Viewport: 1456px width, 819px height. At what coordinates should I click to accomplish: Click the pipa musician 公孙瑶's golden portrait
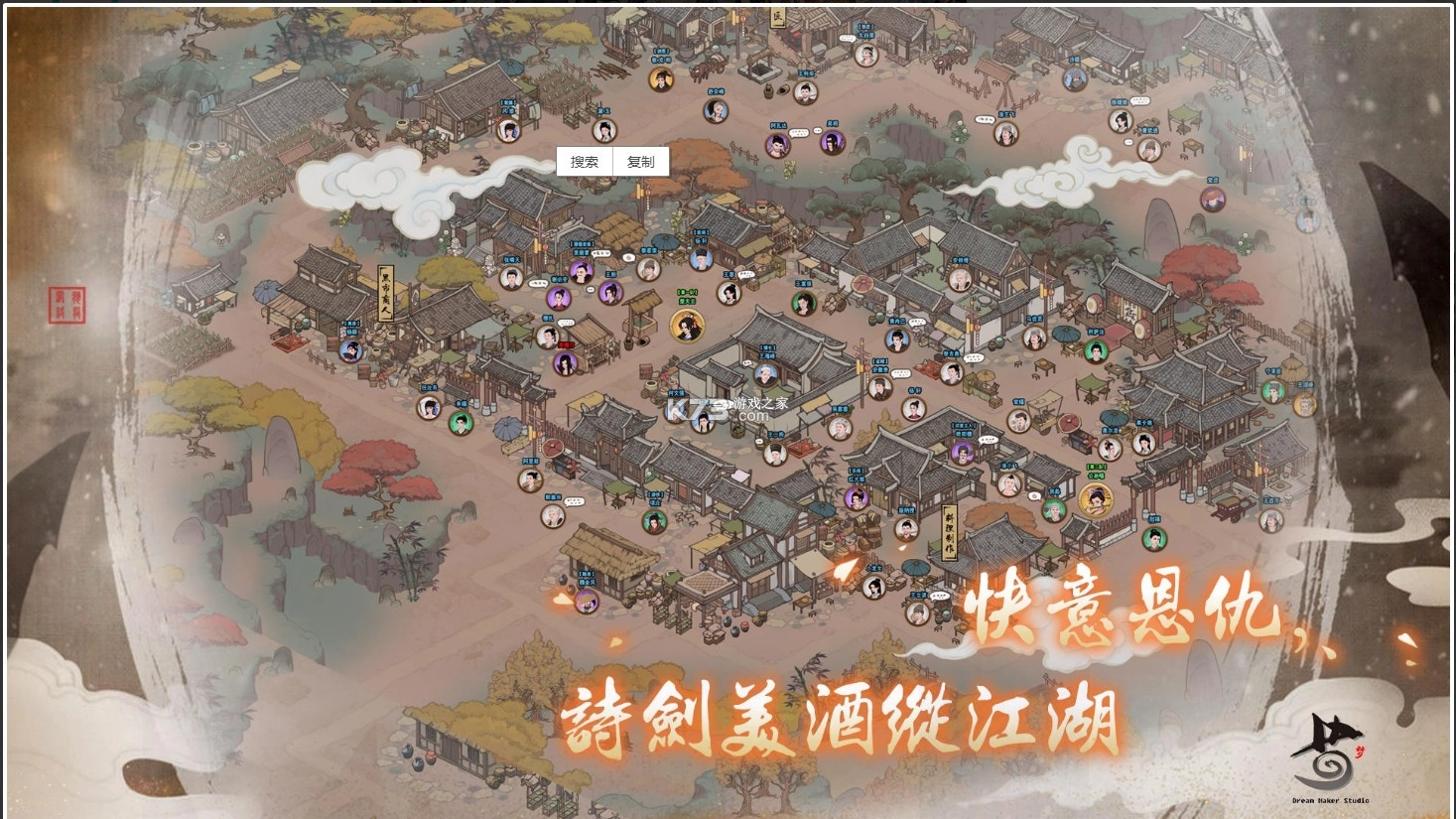coord(1096,499)
